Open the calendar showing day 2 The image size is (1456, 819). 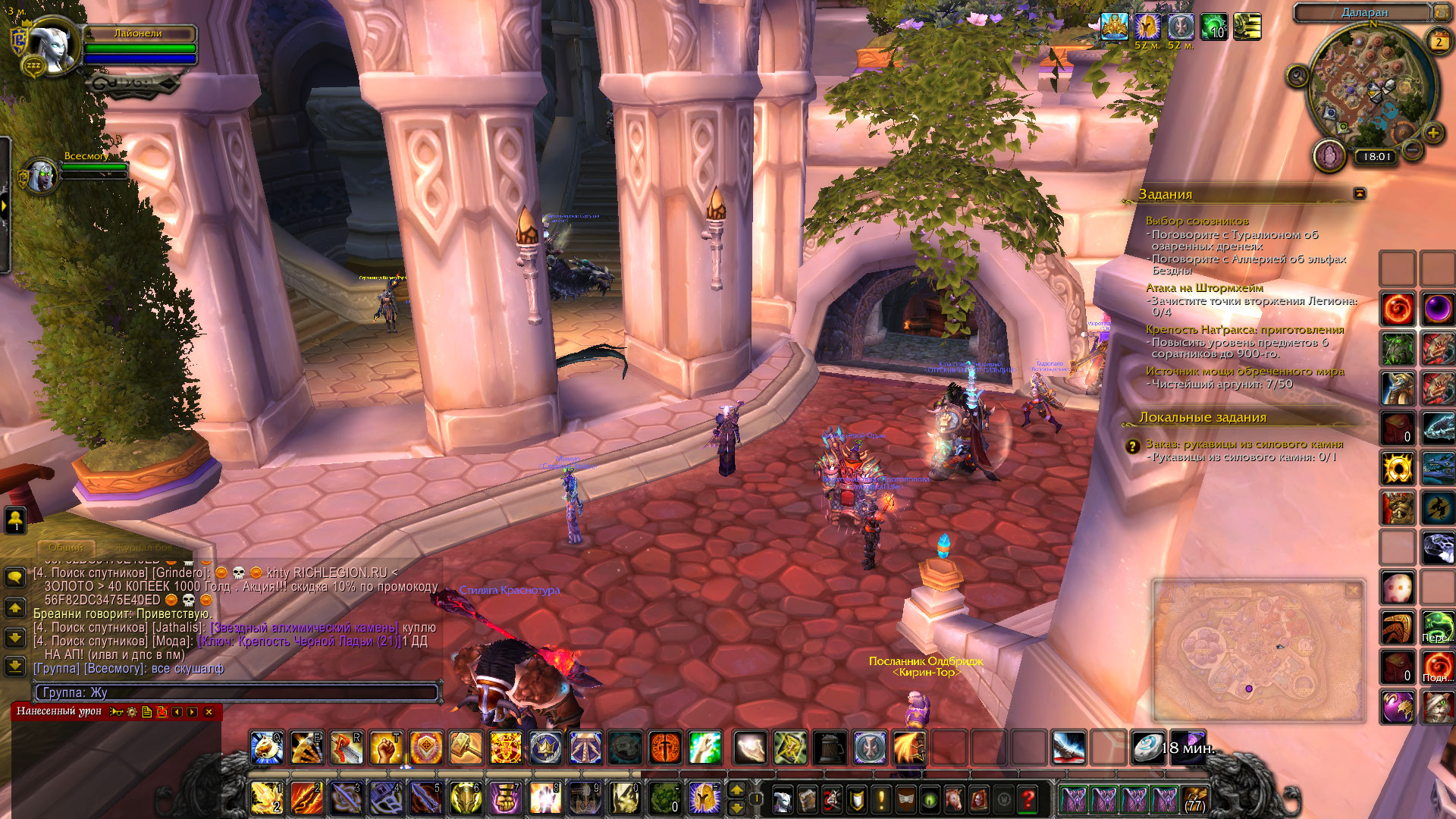1439,42
